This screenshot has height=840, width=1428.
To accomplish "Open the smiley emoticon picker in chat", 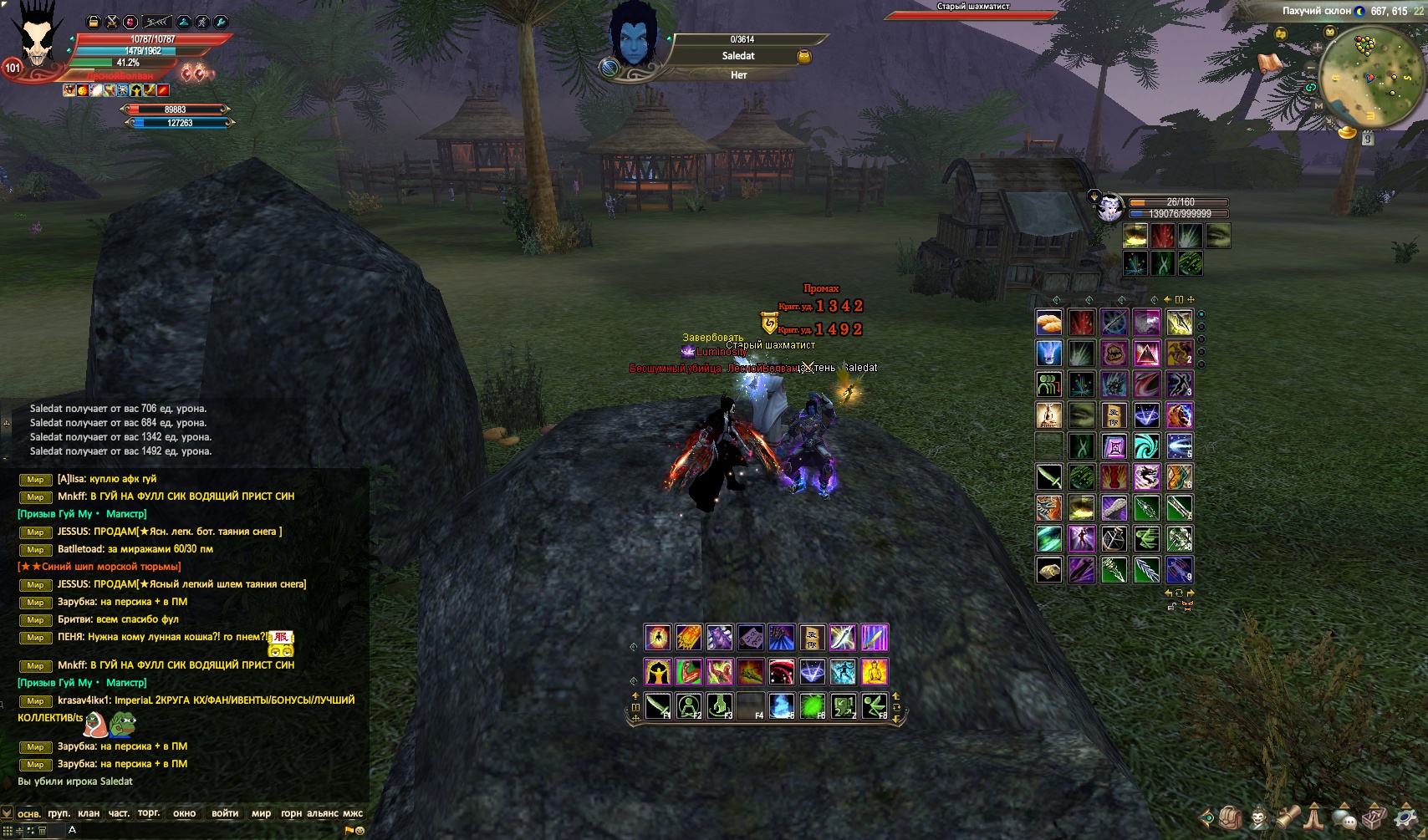I will click(x=360, y=831).
